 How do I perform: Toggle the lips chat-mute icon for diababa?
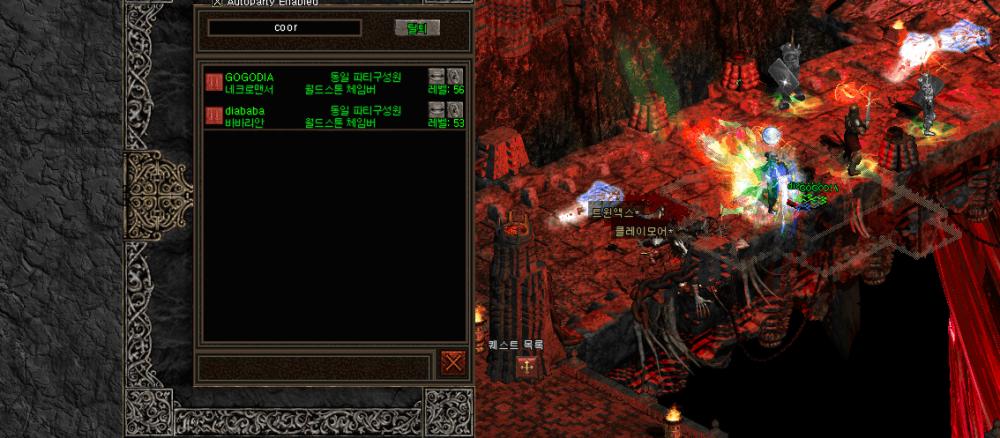pyautogui.click(x=436, y=109)
